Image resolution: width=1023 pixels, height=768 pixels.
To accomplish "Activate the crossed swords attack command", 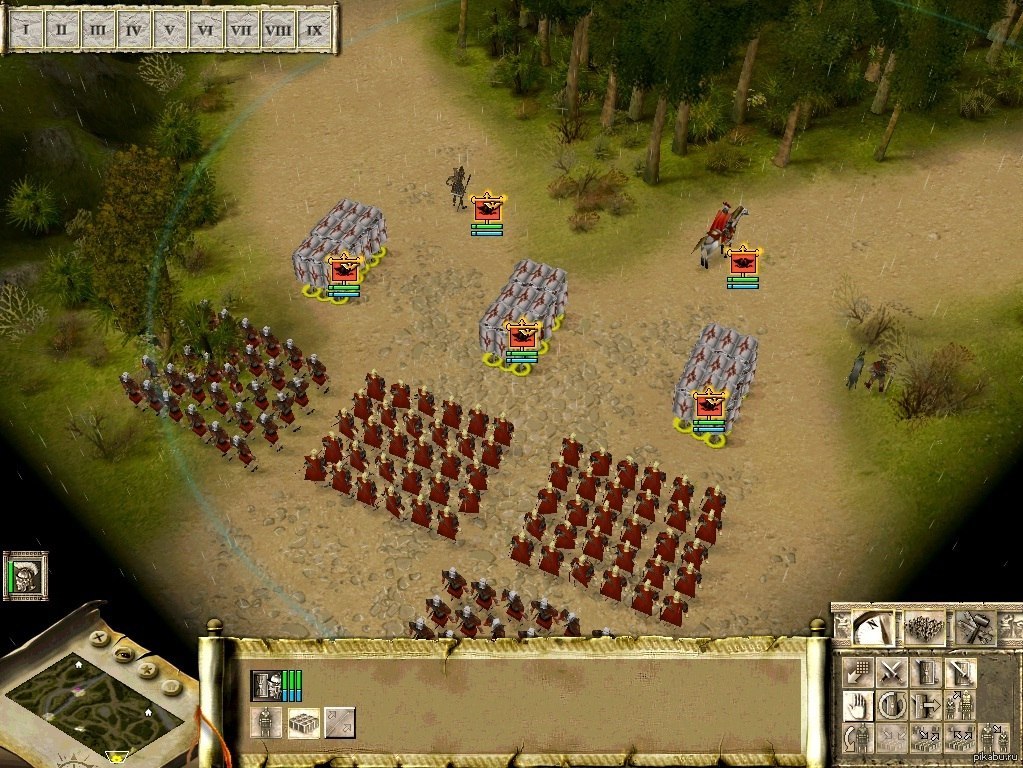I will tap(892, 672).
